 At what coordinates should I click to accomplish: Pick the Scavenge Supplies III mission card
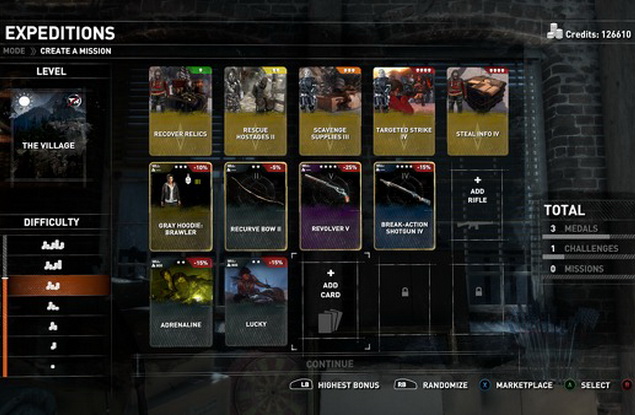click(x=330, y=110)
